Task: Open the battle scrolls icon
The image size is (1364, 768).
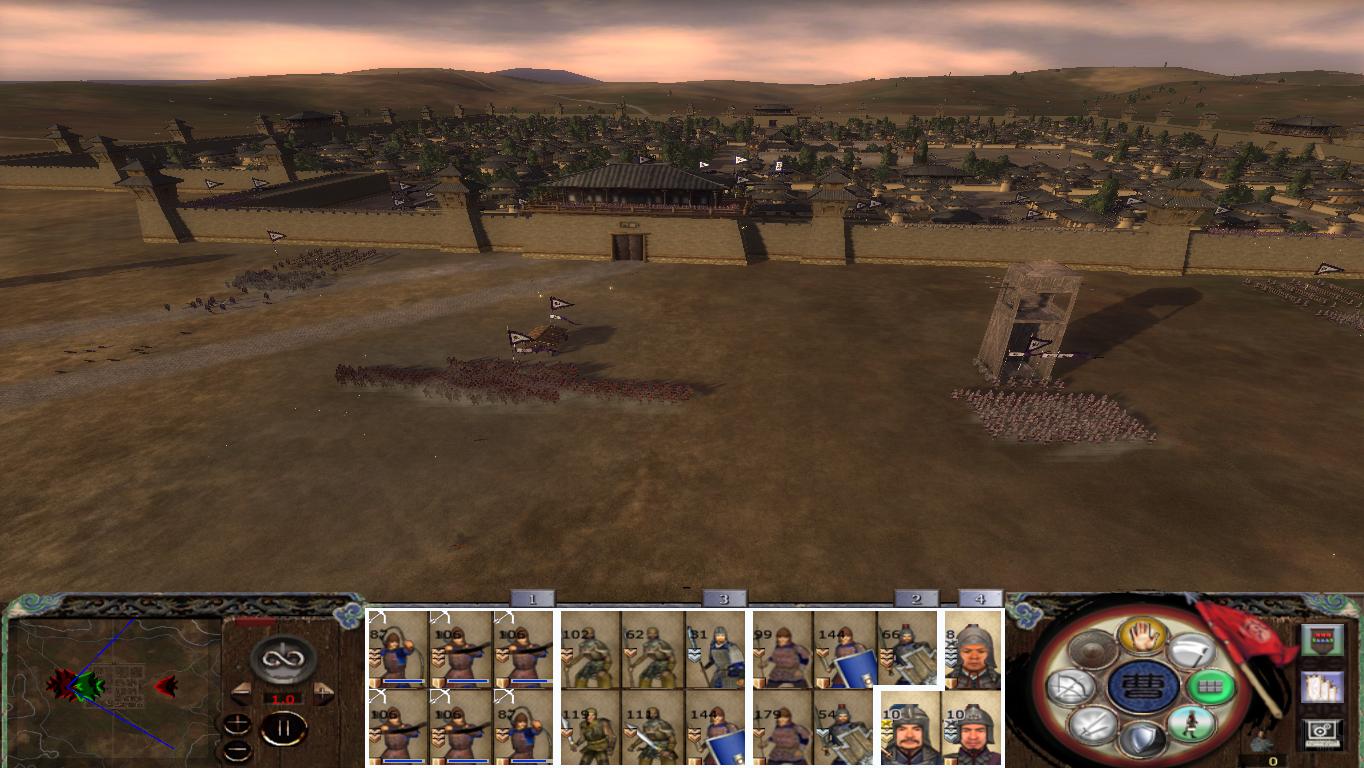Action: coord(1323,687)
